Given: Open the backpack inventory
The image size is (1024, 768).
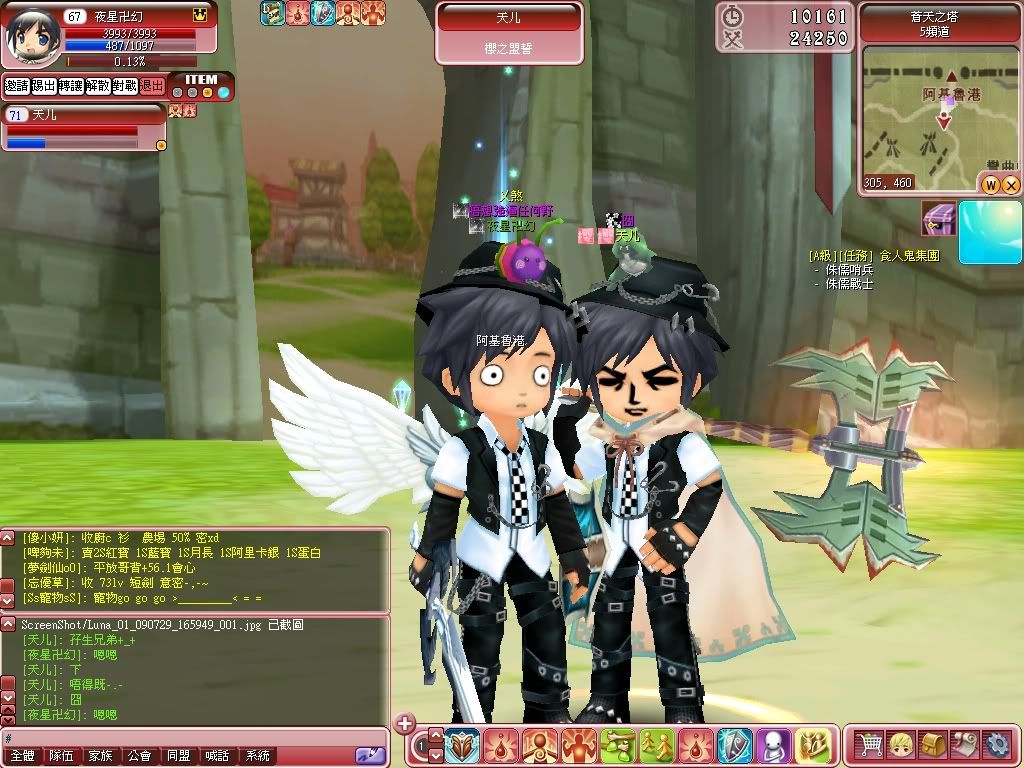Looking at the screenshot, I should 933,745.
